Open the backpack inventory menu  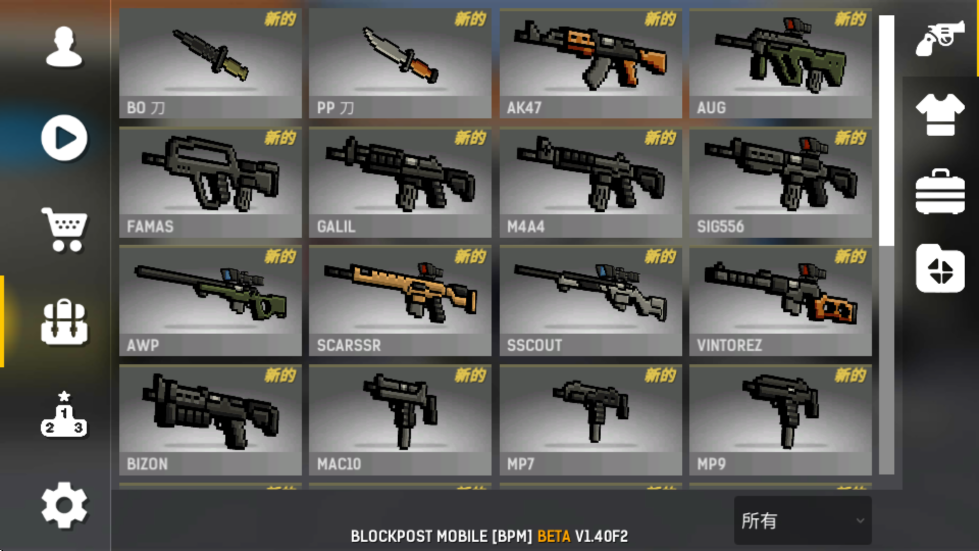pyautogui.click(x=64, y=322)
